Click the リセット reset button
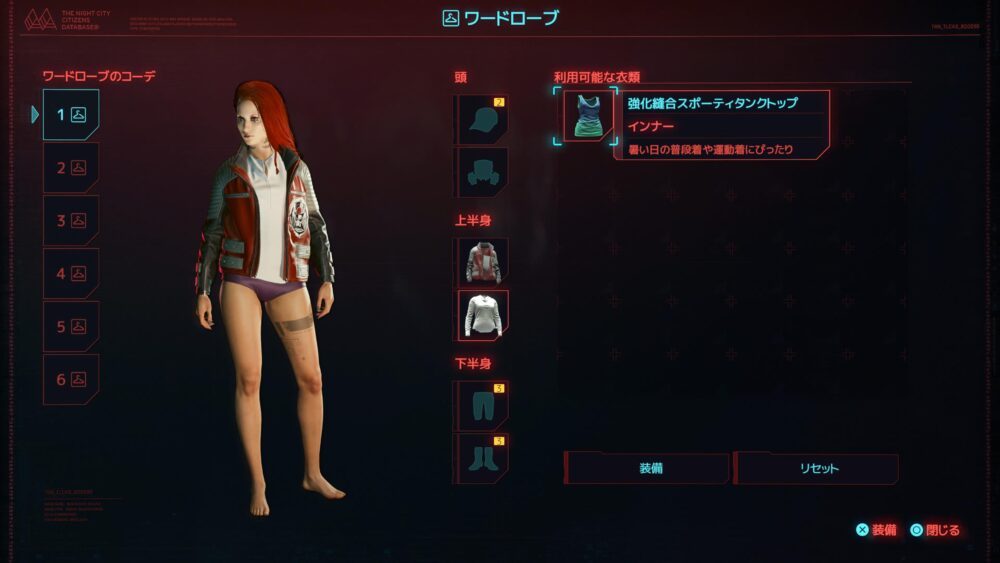 817,468
